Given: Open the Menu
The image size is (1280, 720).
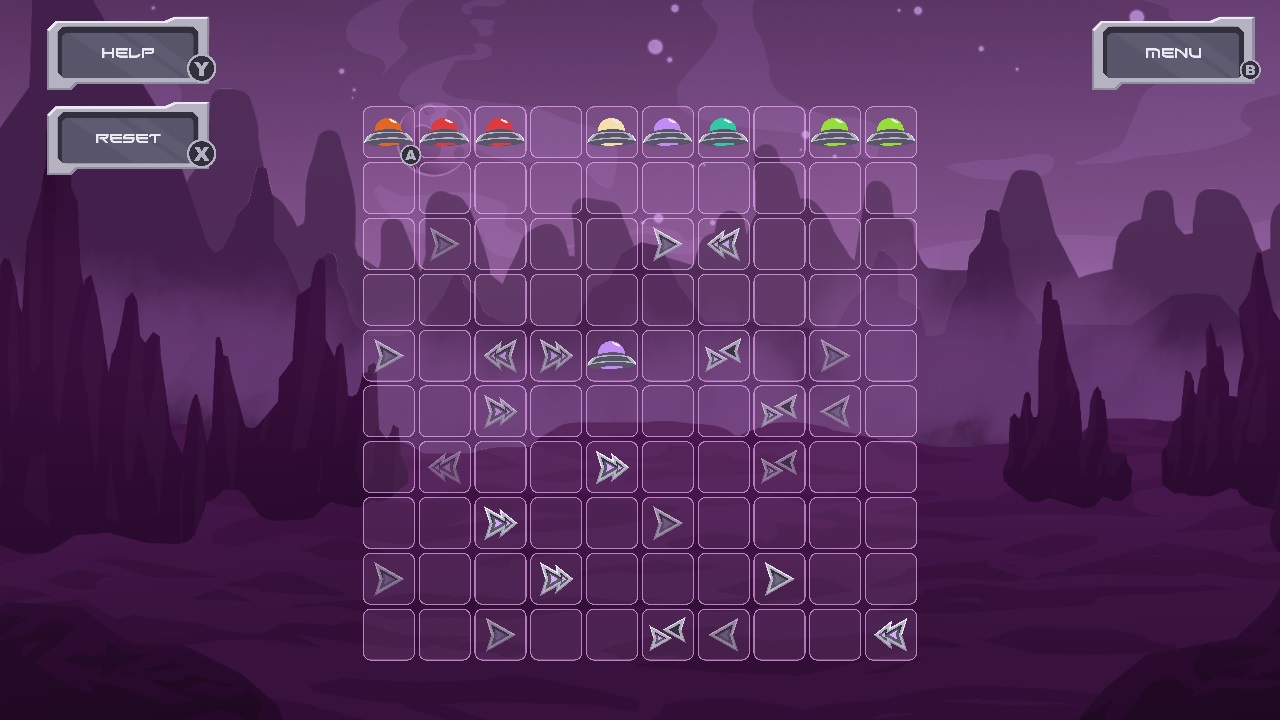Looking at the screenshot, I should coord(1174,52).
